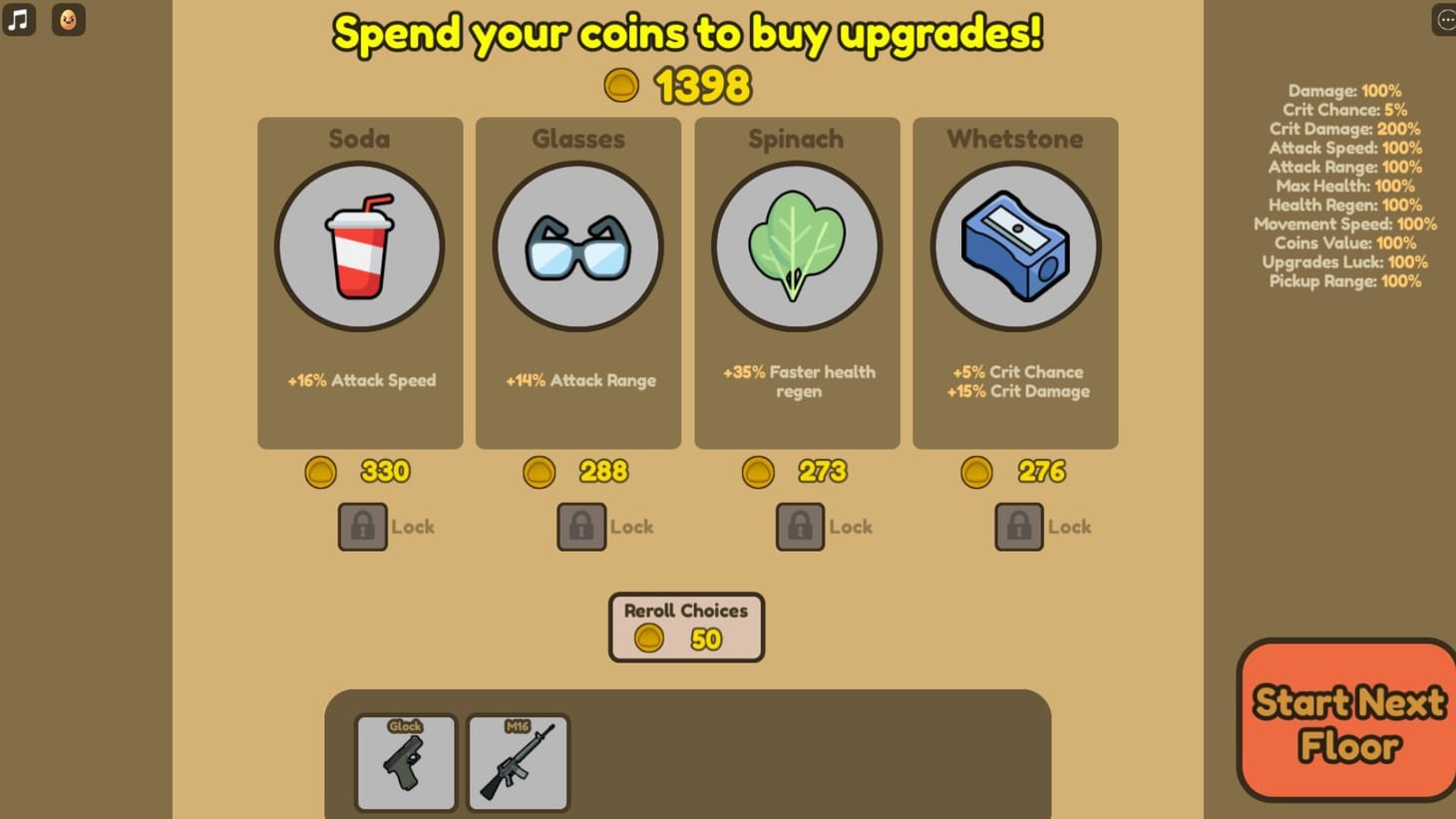Select the M16 weapon thumbnail
The width and height of the screenshot is (1456, 819).
pyautogui.click(x=517, y=762)
